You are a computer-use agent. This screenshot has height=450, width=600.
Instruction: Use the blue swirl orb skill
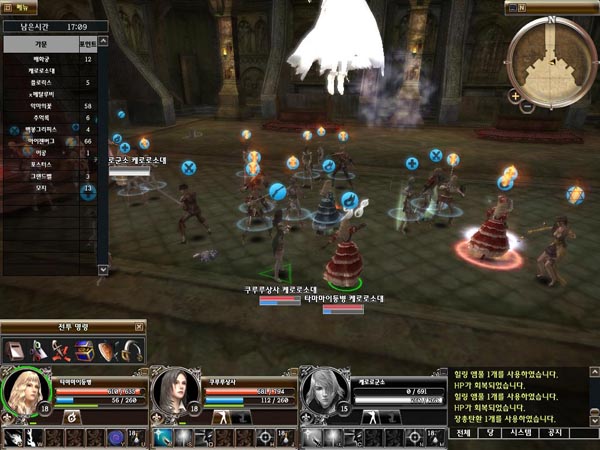click(x=115, y=438)
